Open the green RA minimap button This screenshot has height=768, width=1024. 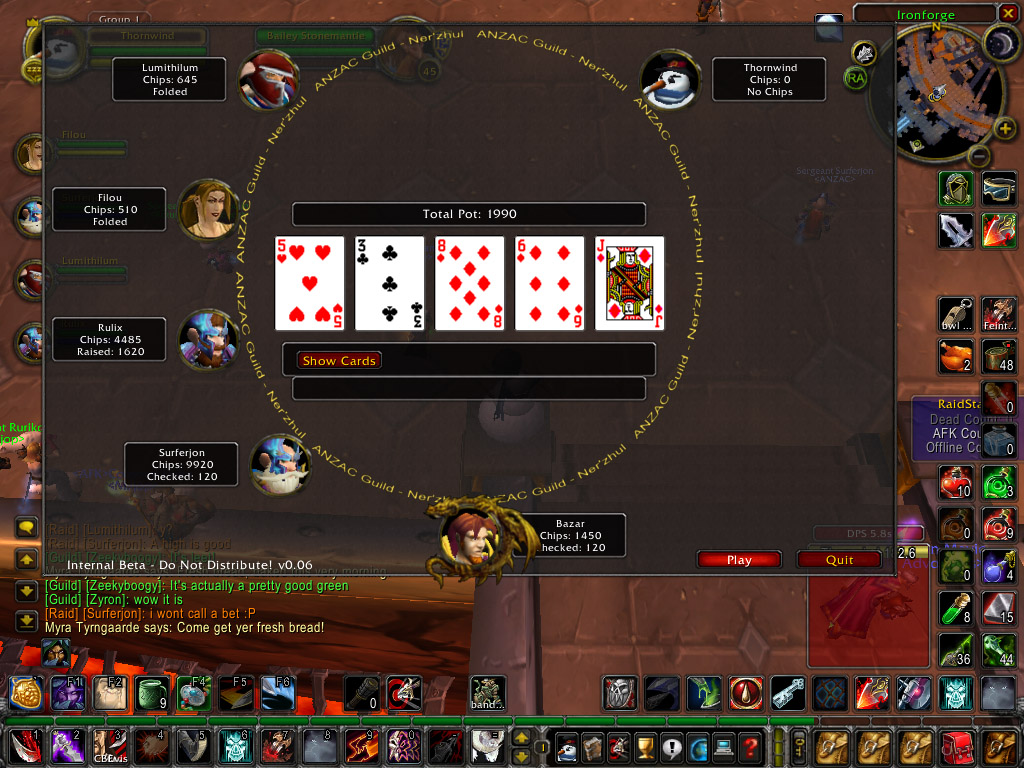tap(855, 78)
